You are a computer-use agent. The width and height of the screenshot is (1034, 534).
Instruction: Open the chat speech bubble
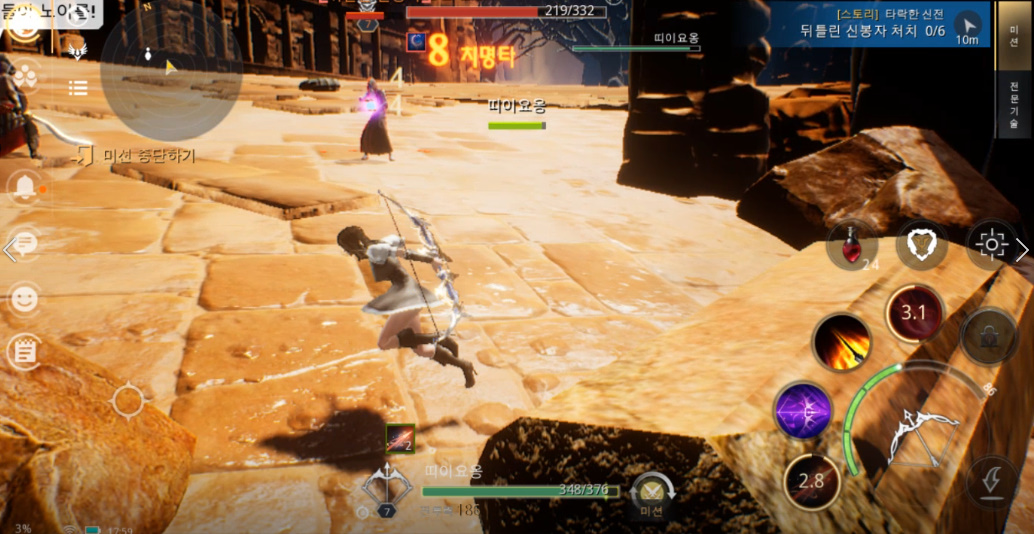point(24,243)
